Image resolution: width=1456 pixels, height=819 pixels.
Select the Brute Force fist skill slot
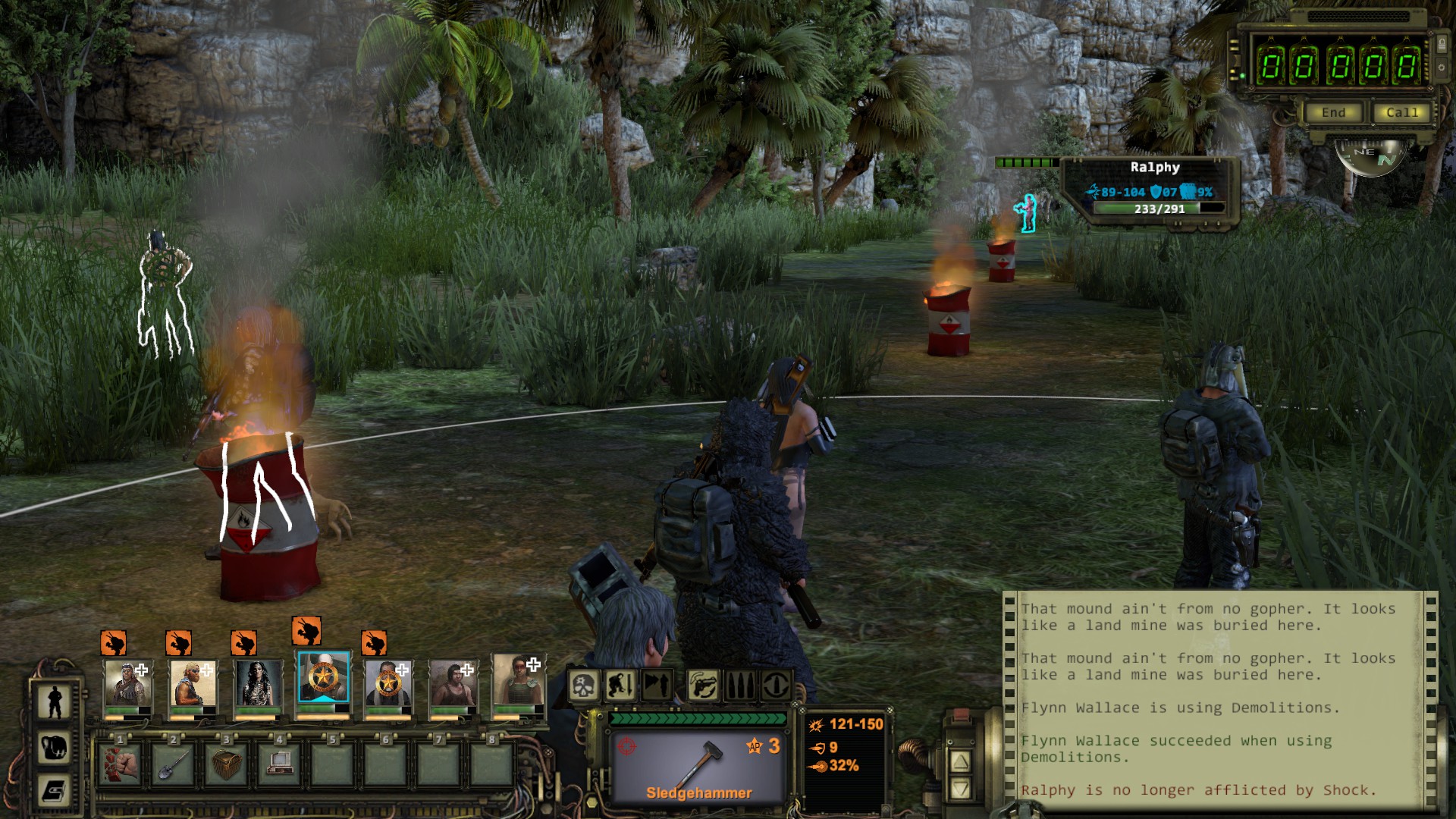(120, 764)
